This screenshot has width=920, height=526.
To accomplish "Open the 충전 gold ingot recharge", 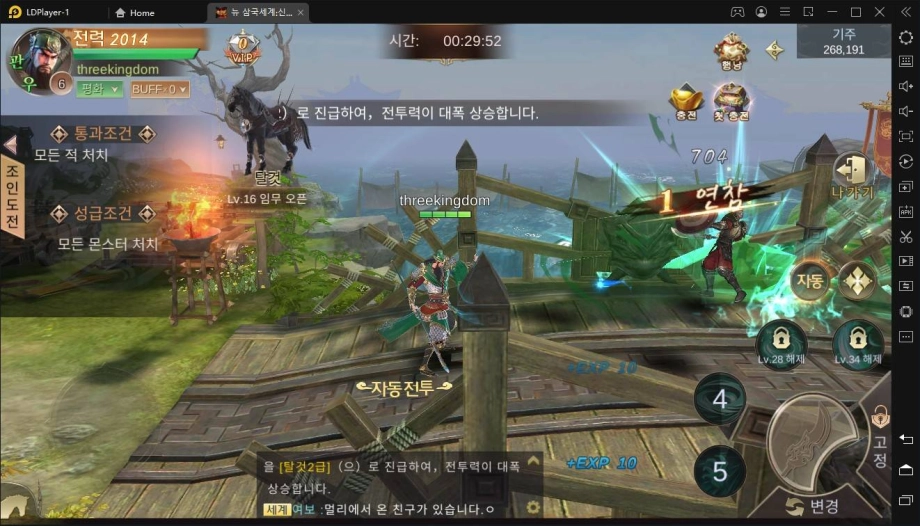I will tap(686, 101).
